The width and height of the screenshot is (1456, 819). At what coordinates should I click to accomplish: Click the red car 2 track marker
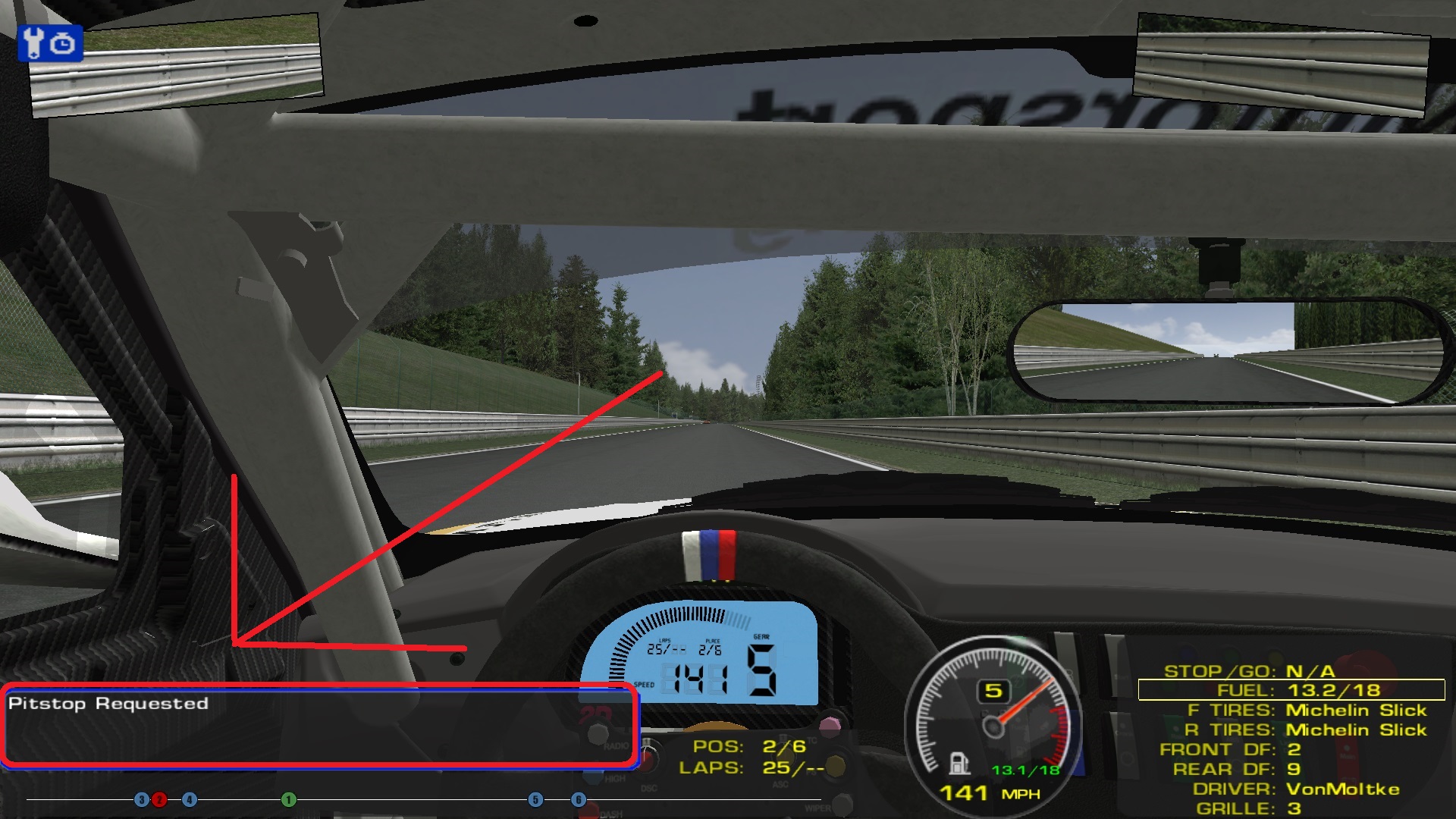pos(159,799)
